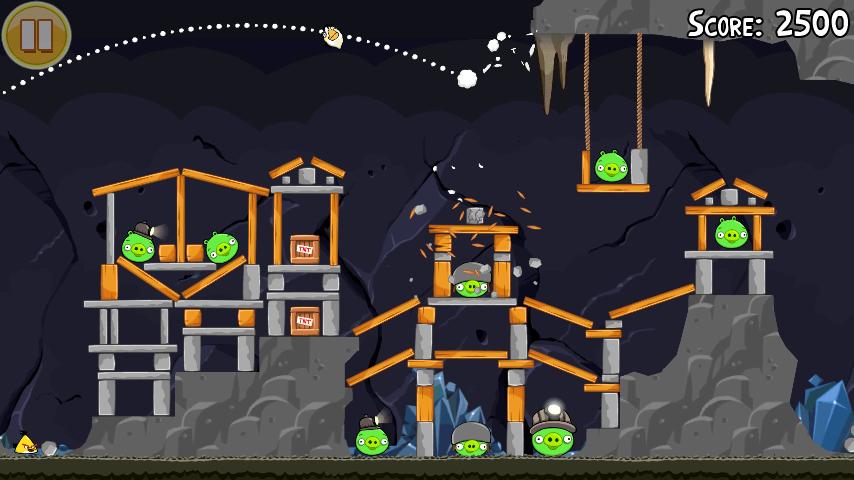
Task: Pause the game with the round button
Action: (x=36, y=35)
